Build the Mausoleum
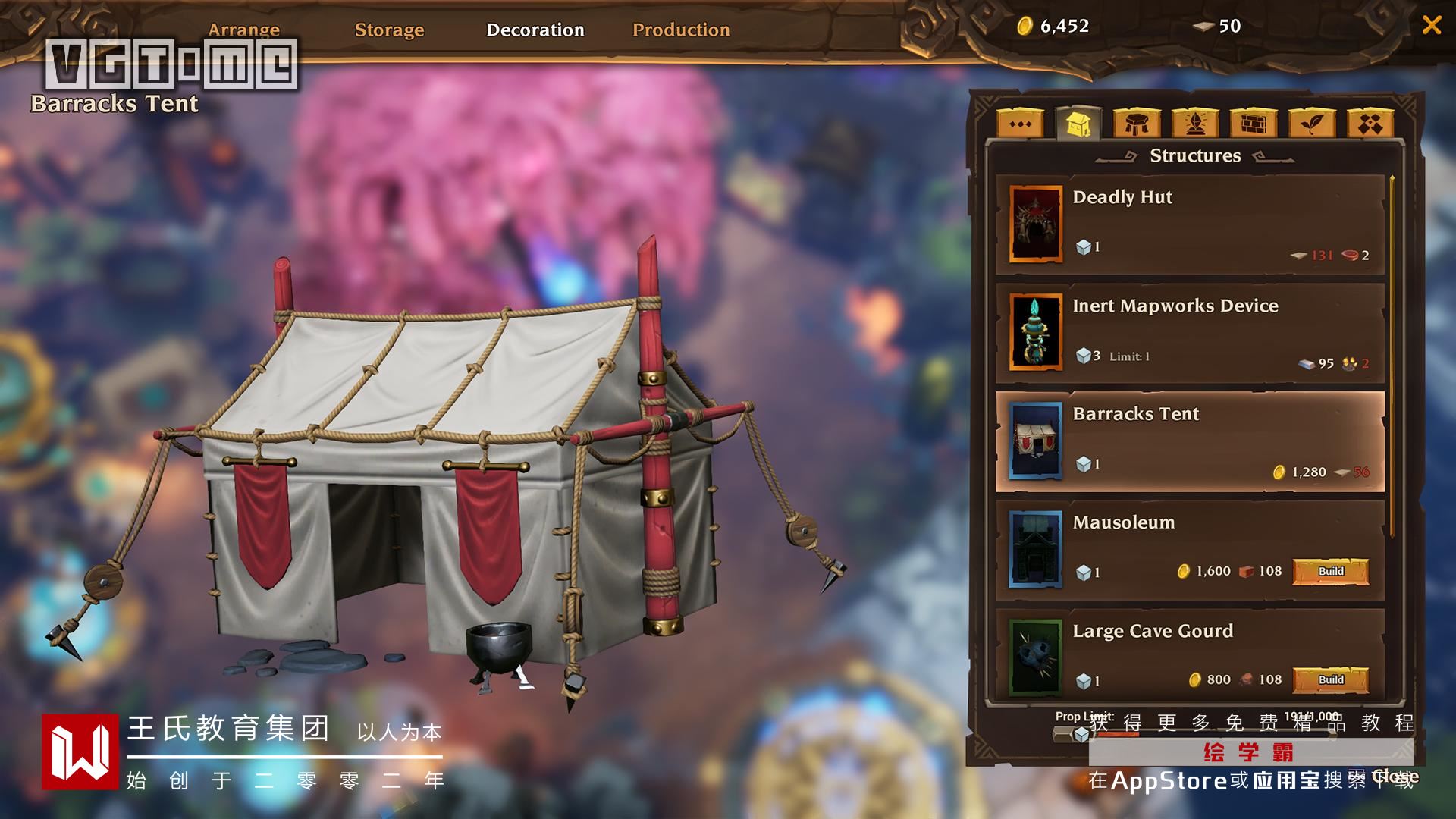The image size is (1456, 819). (1330, 571)
